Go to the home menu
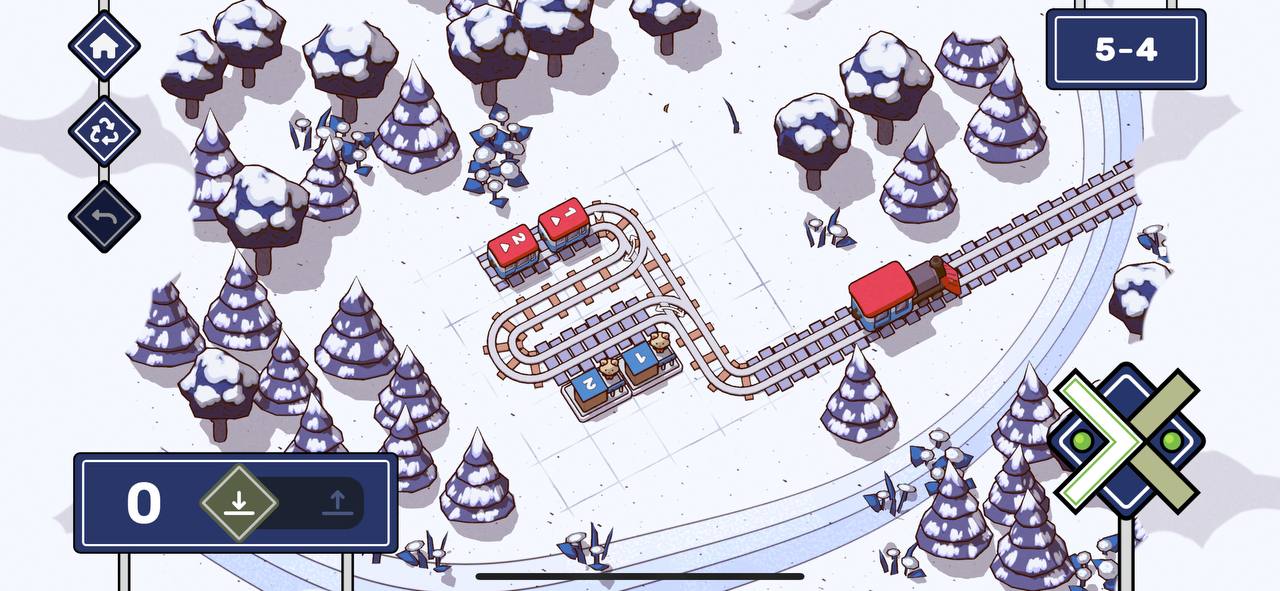The image size is (1280, 591). [x=104, y=45]
